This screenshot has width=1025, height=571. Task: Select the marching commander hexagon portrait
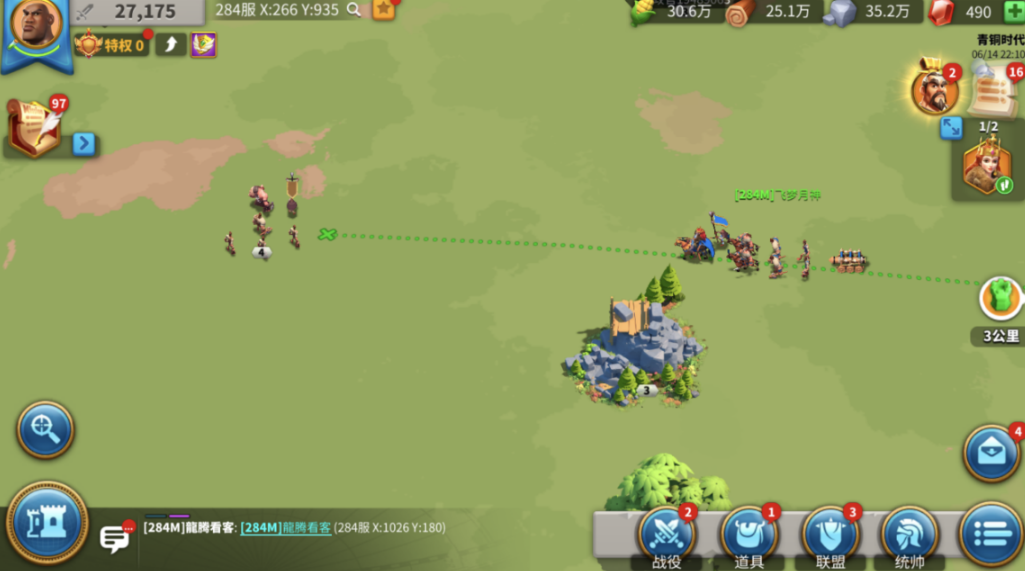(987, 168)
